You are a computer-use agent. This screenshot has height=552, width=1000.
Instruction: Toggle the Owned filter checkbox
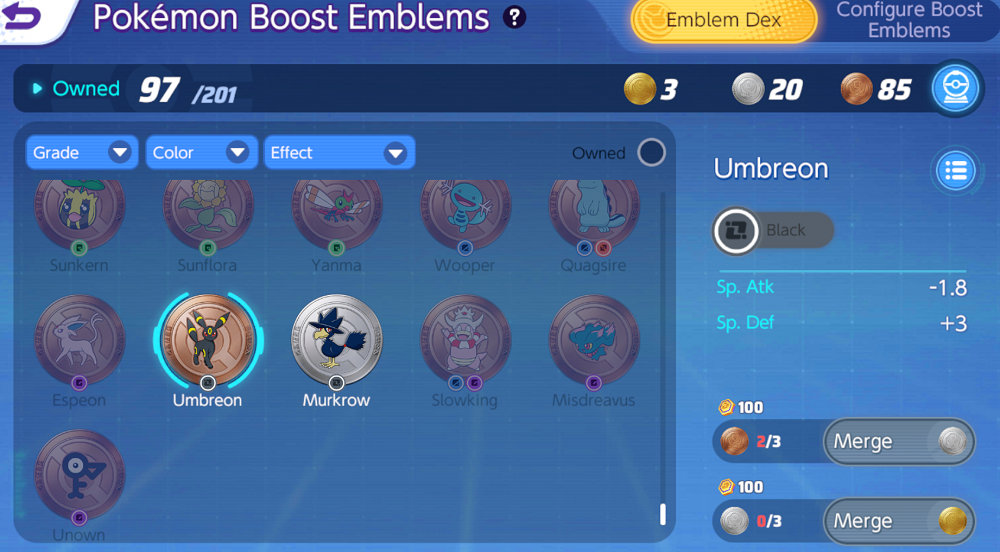651,153
